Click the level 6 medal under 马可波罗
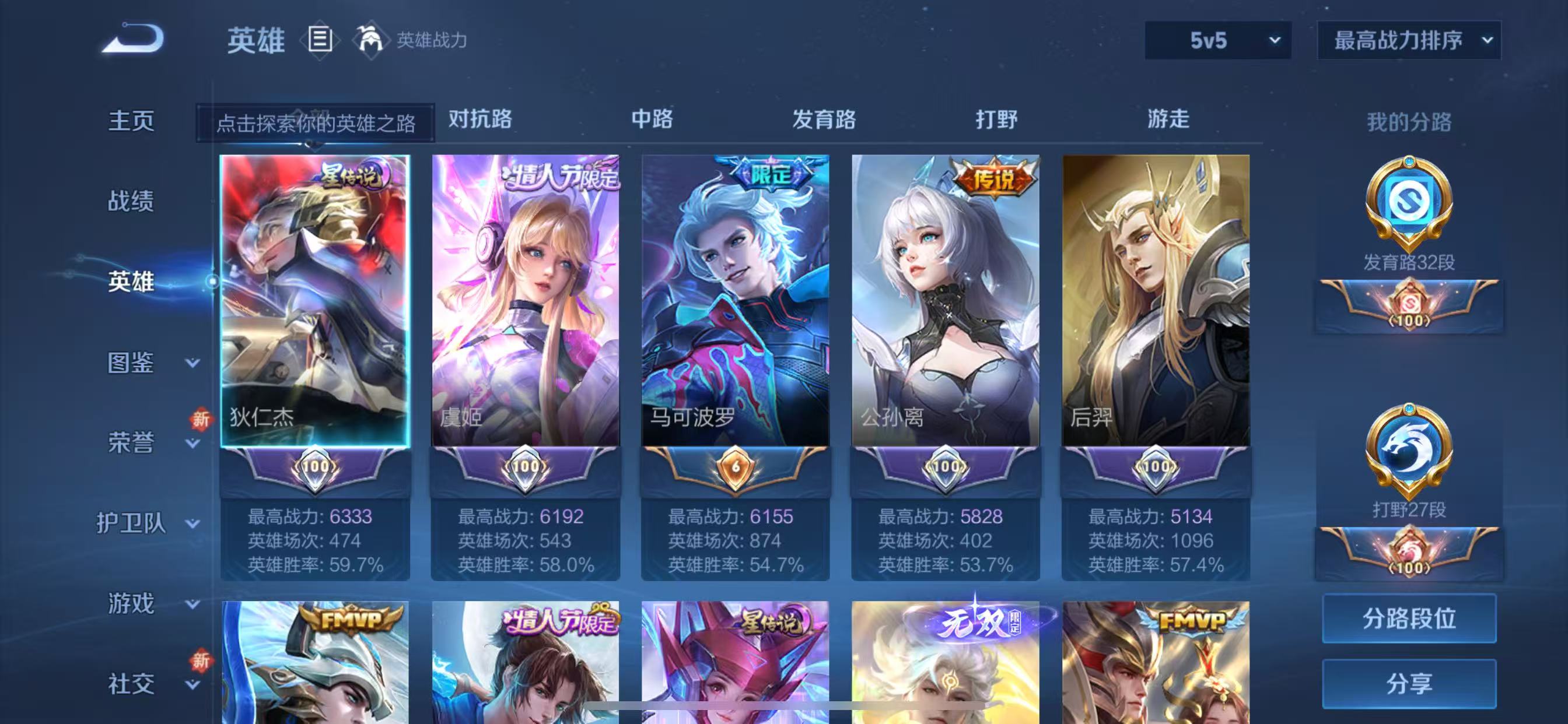This screenshot has height=724, width=1568. pos(736,469)
